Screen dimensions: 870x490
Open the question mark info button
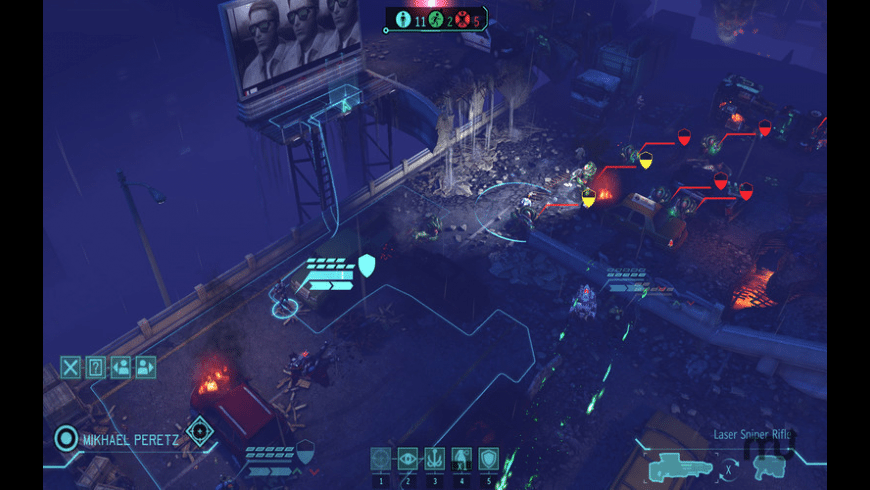pyautogui.click(x=95, y=367)
